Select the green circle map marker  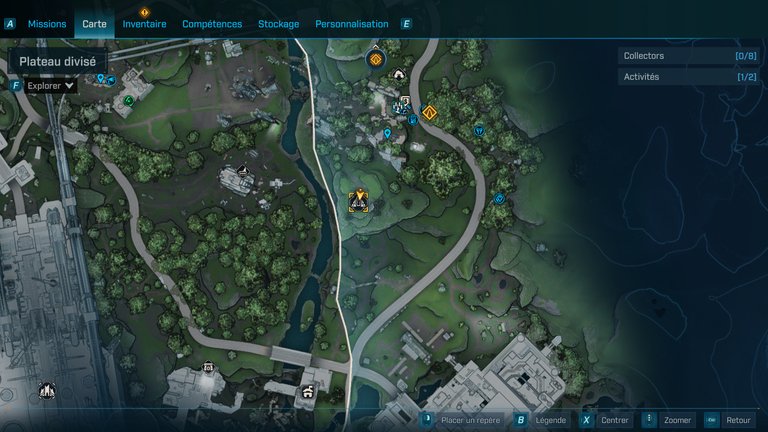[x=129, y=100]
